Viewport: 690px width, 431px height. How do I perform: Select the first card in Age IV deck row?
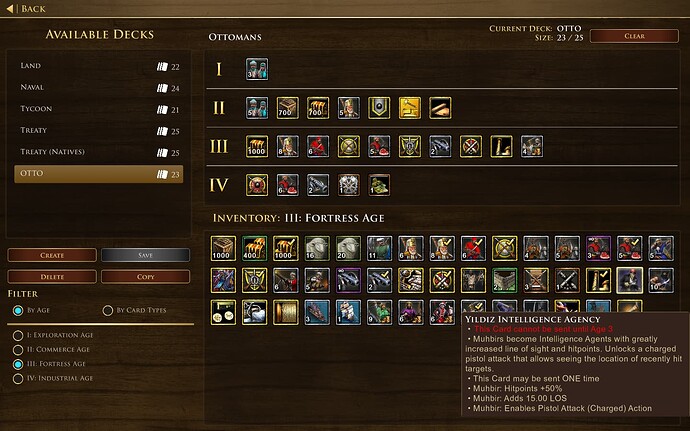(257, 184)
